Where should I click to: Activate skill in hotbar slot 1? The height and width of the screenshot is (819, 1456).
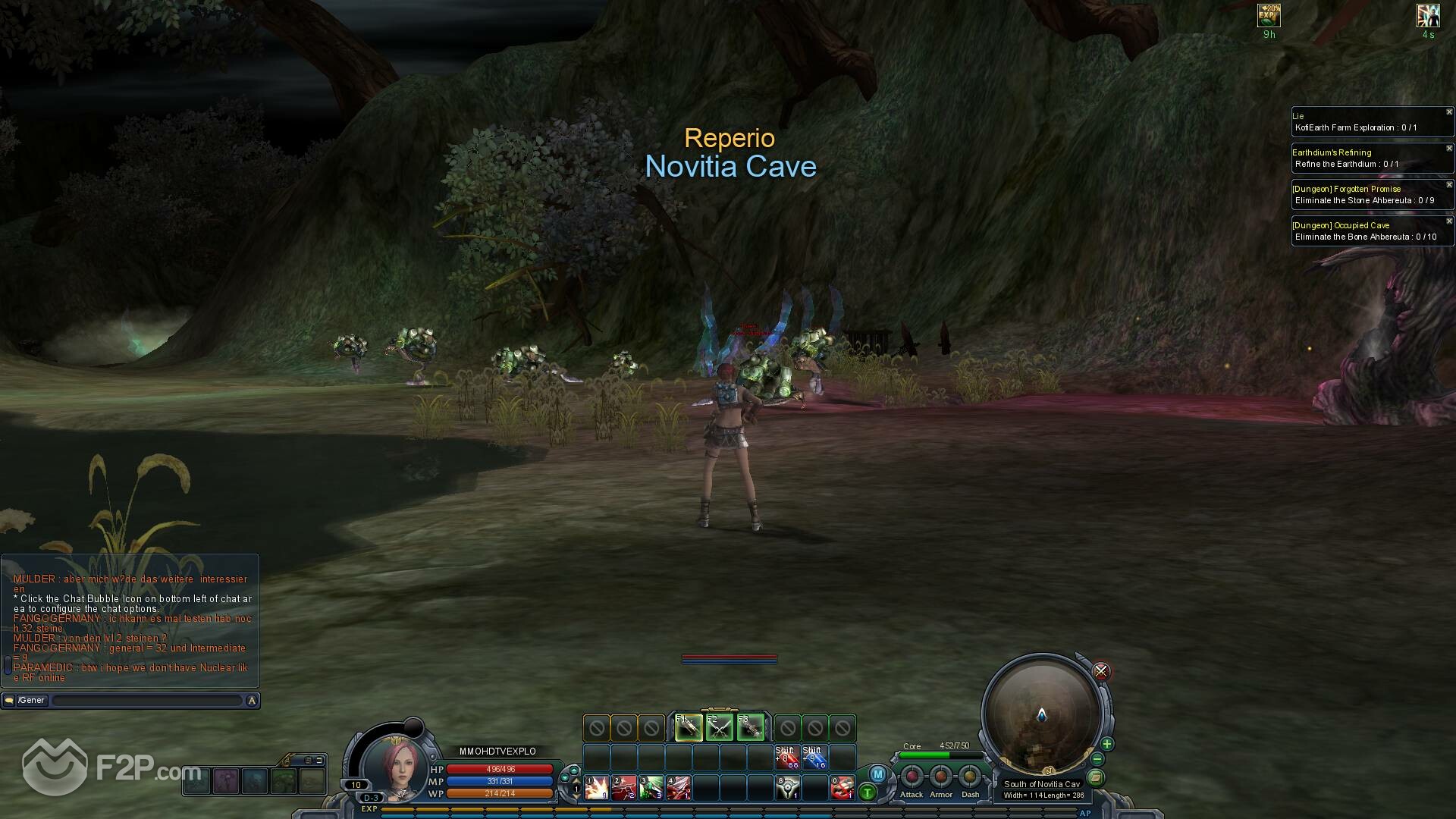point(597,788)
